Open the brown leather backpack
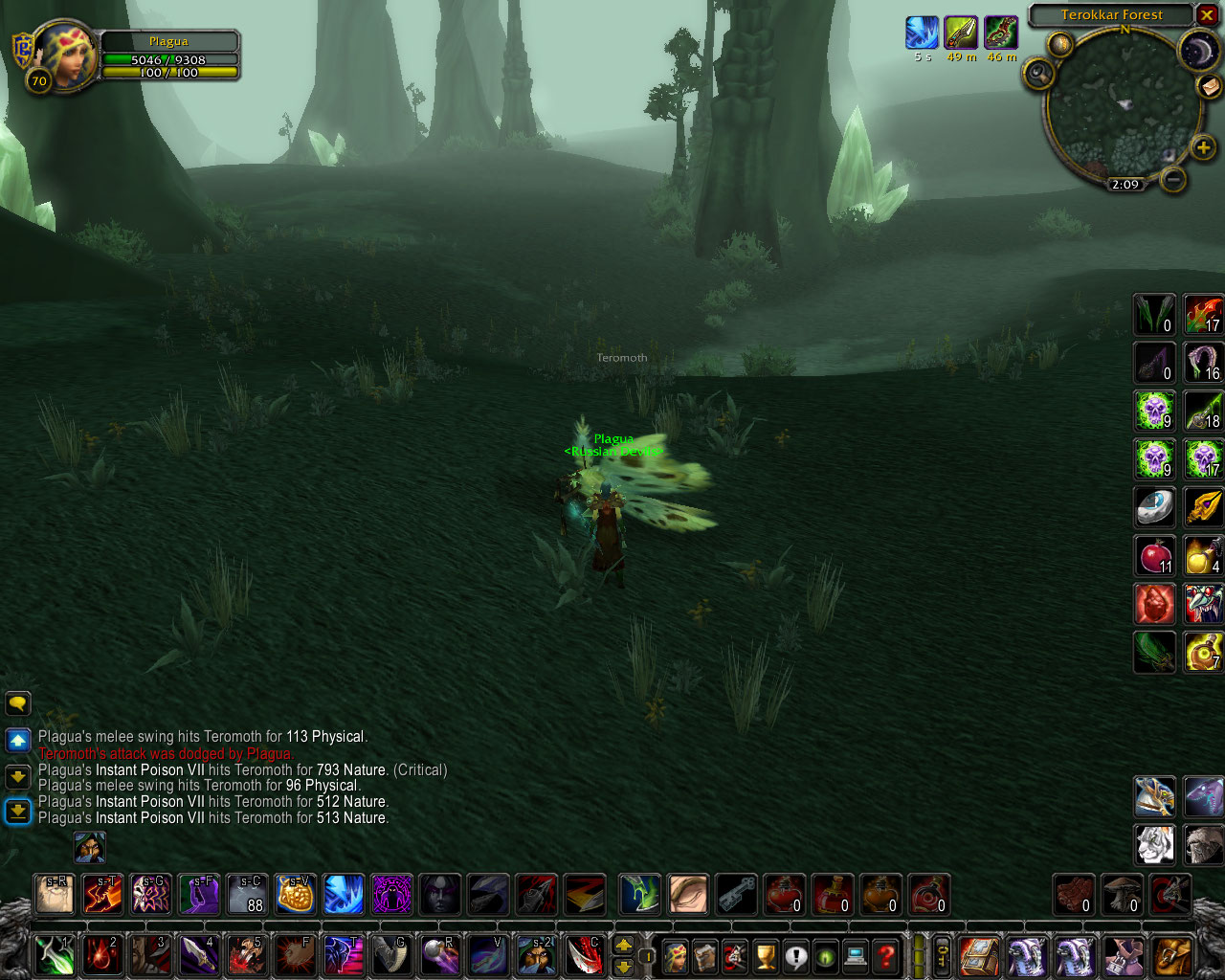 coord(1173,955)
